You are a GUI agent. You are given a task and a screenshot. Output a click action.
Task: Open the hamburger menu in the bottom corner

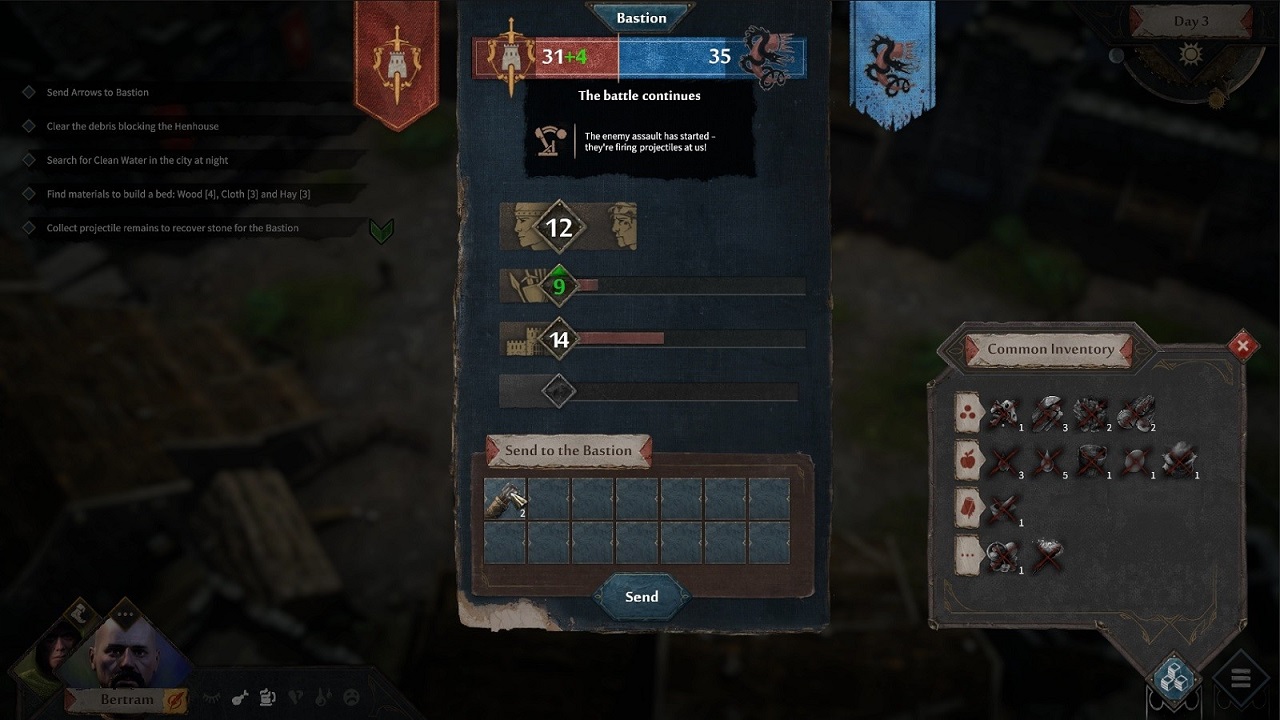pos(1241,679)
